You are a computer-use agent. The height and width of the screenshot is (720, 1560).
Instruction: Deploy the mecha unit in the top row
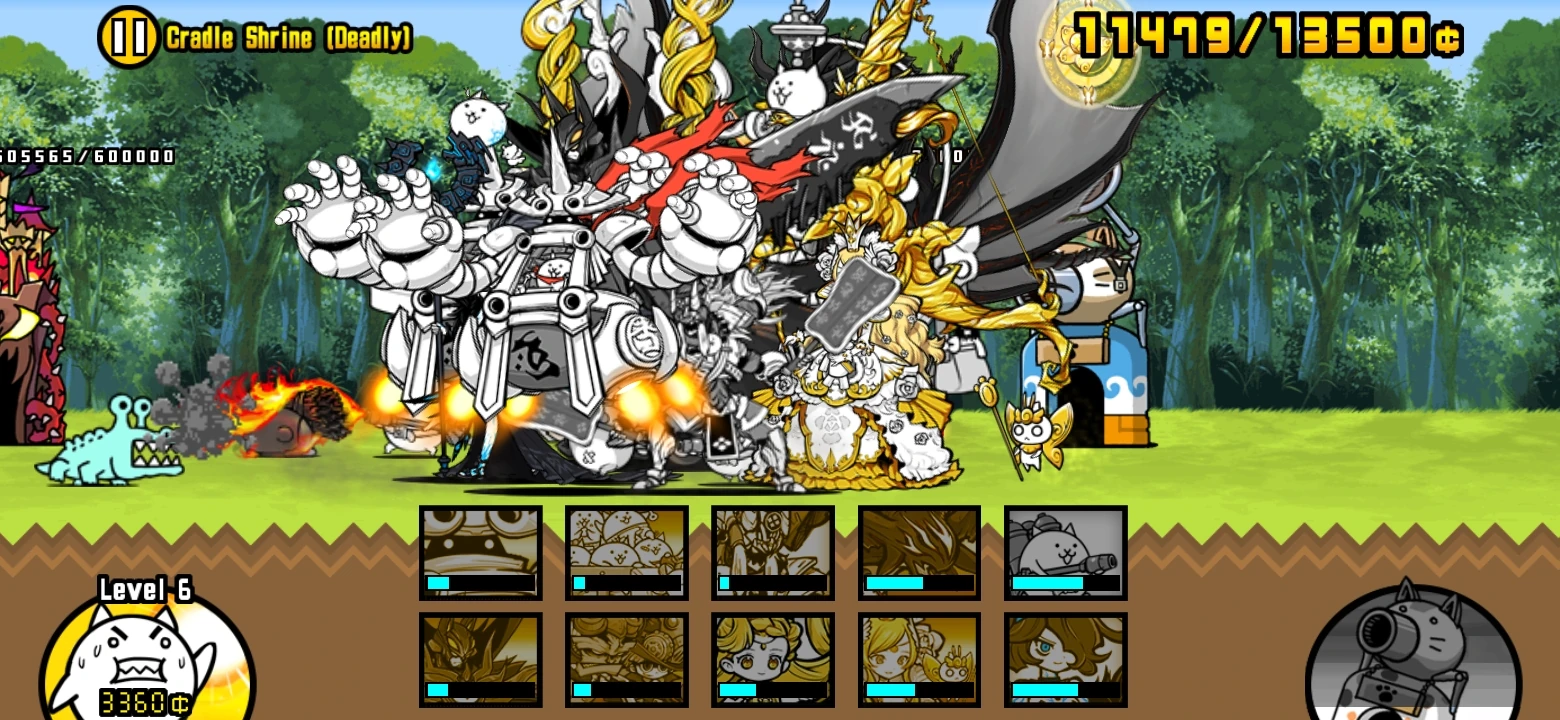coord(773,548)
